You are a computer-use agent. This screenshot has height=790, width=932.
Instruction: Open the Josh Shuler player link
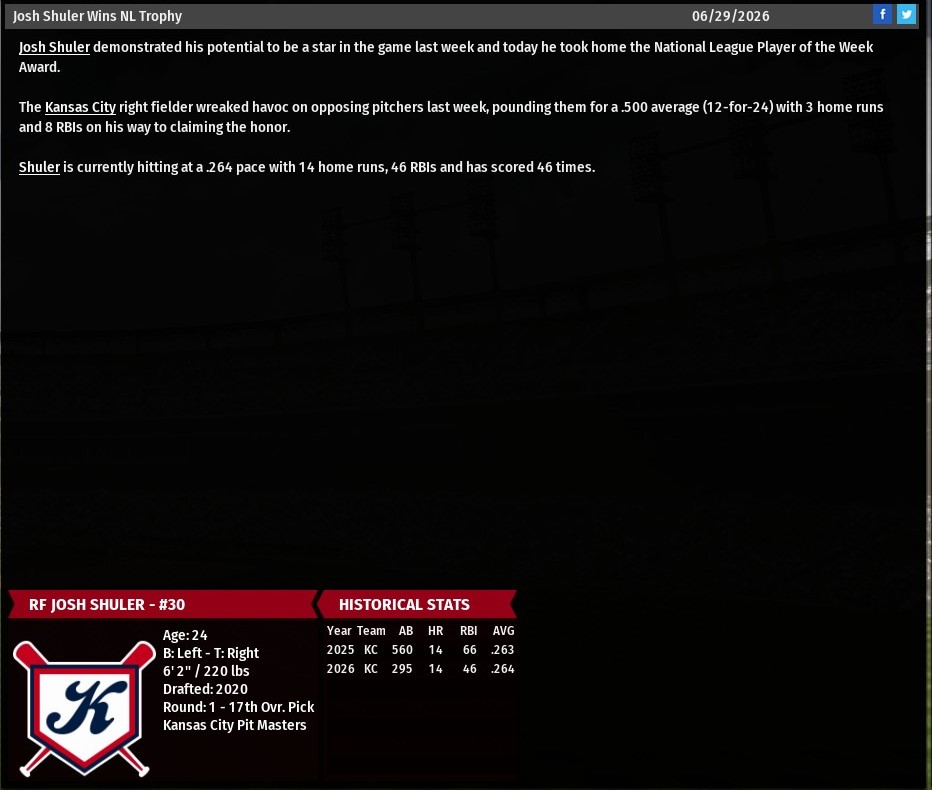tap(54, 47)
